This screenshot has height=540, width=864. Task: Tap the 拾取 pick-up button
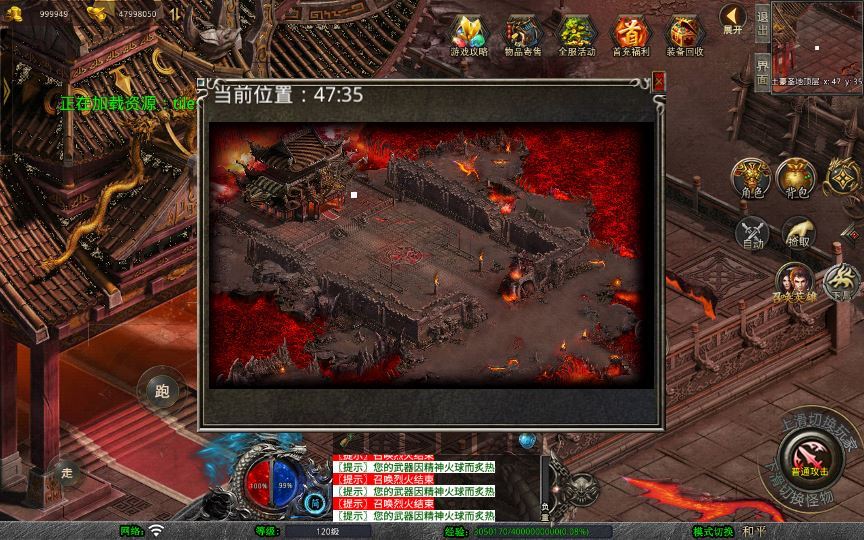[x=798, y=233]
